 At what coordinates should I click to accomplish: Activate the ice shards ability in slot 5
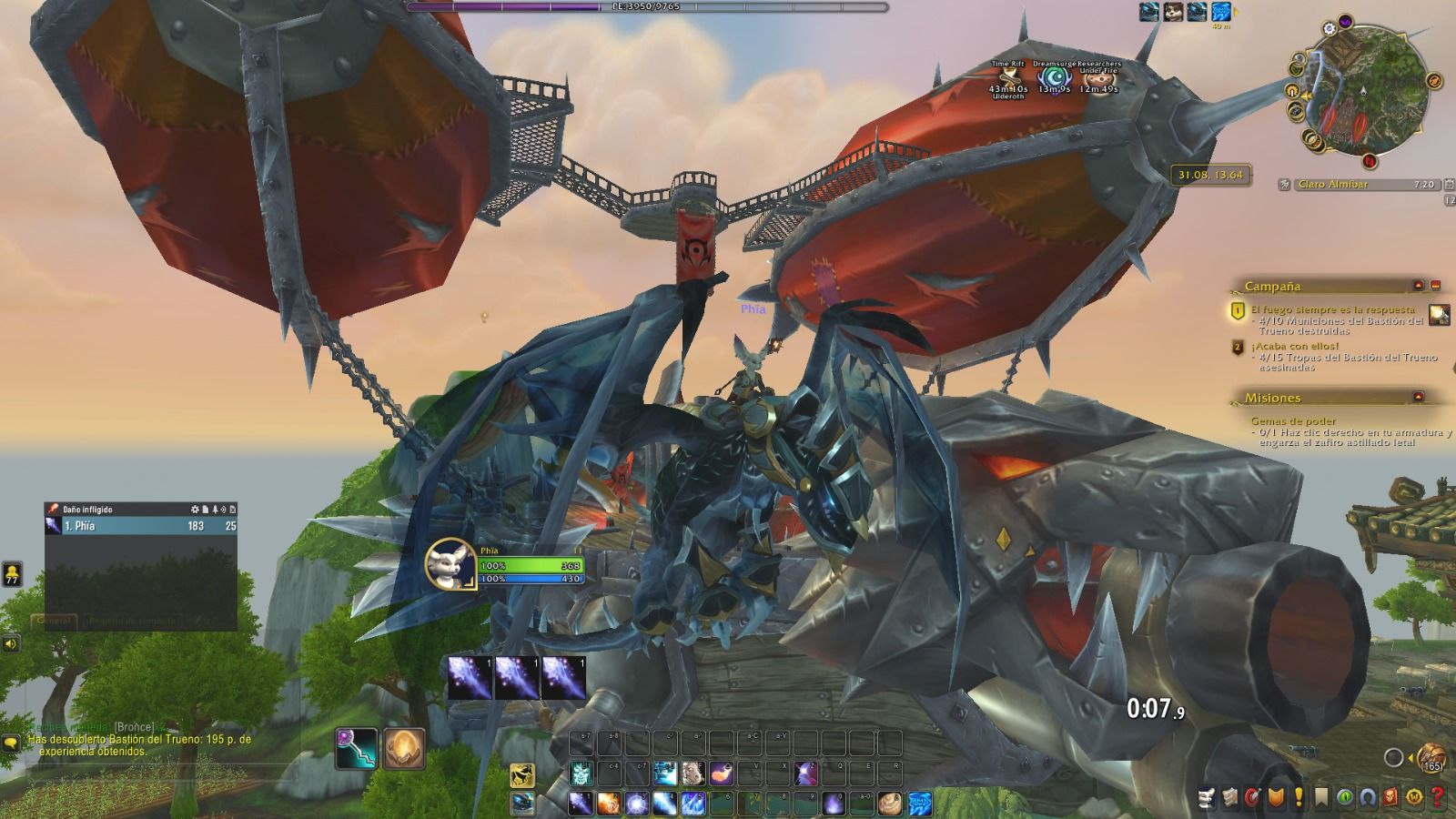pos(693,804)
